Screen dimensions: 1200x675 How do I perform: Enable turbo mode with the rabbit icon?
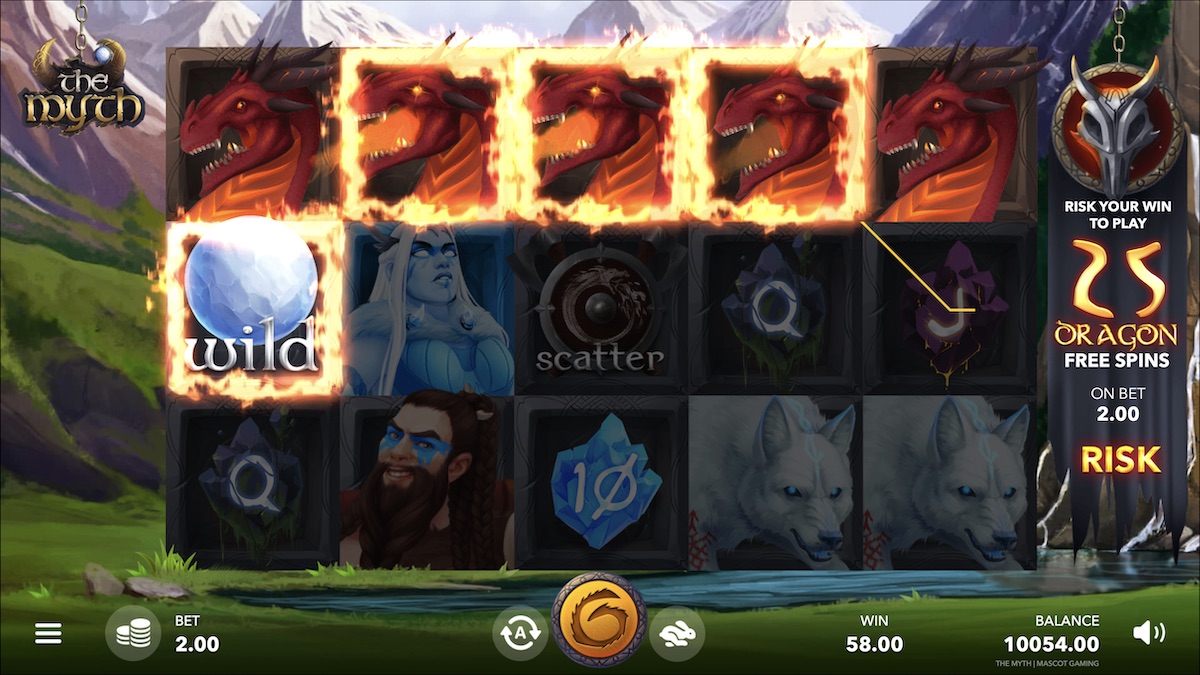point(677,633)
